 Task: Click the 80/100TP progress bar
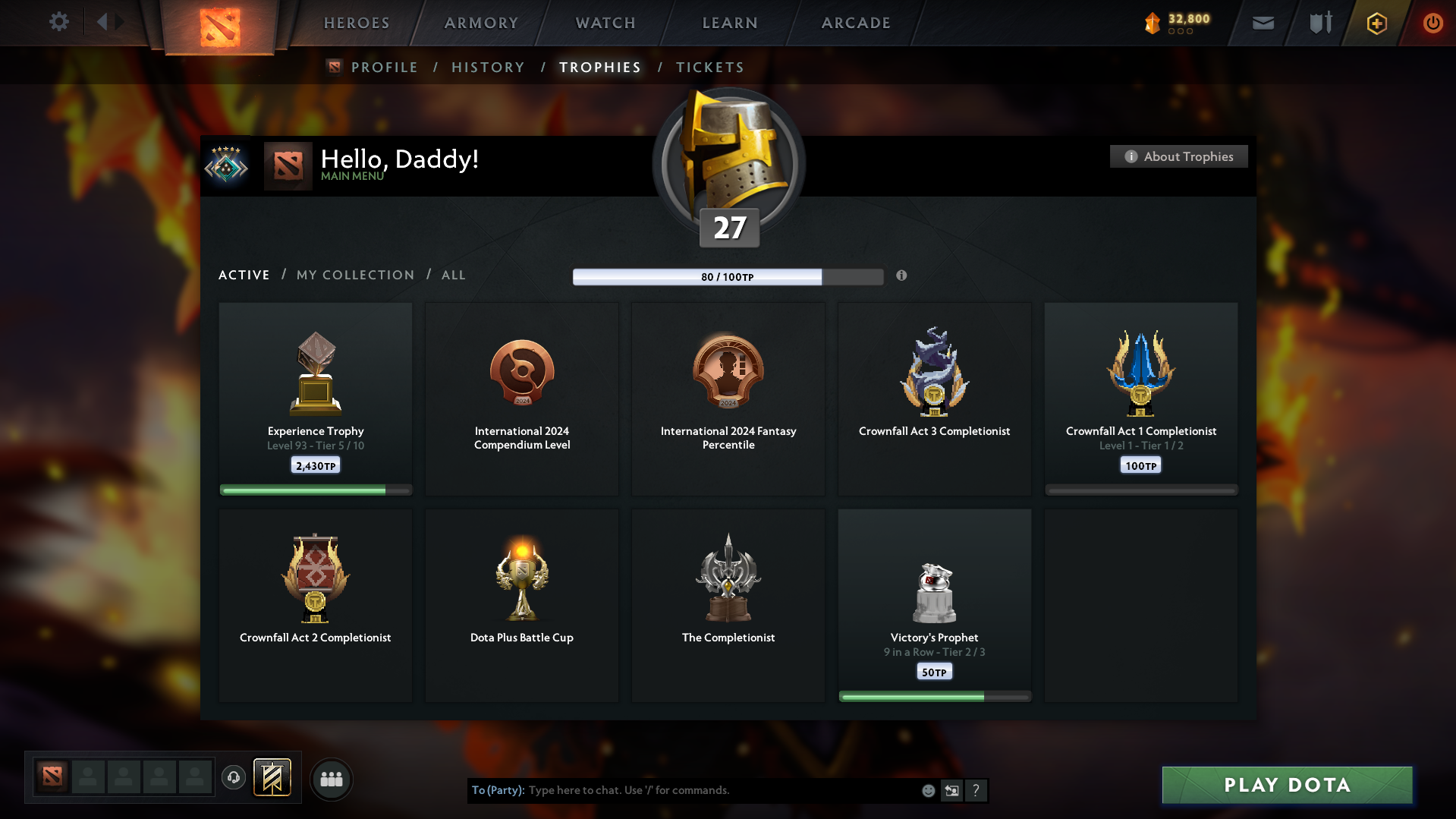728,277
